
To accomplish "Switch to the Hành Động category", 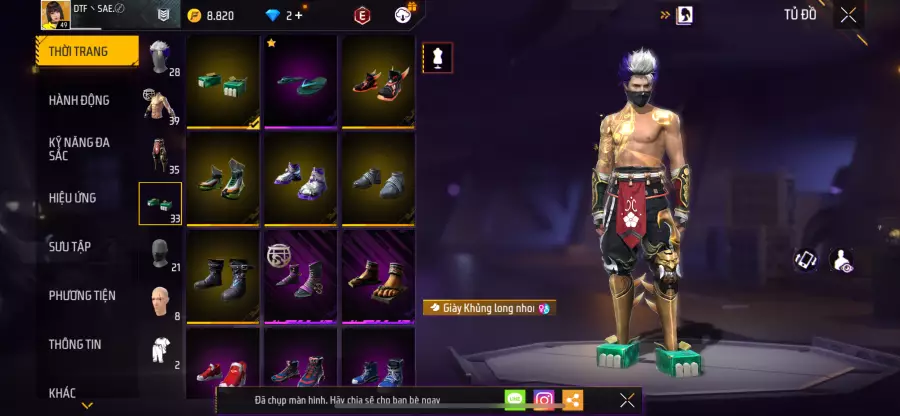I will [x=80, y=100].
